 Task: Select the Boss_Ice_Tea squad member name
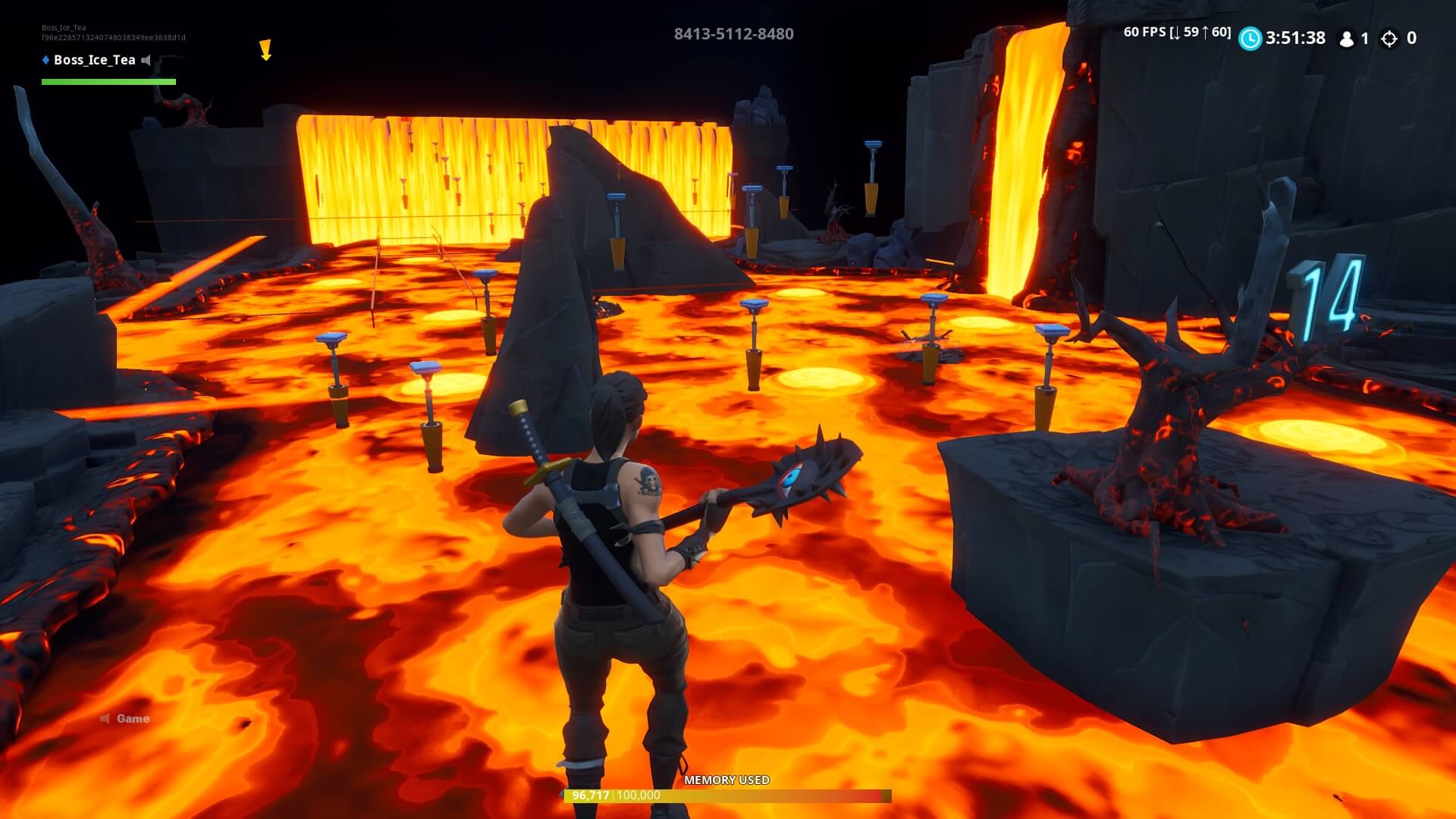[x=94, y=60]
